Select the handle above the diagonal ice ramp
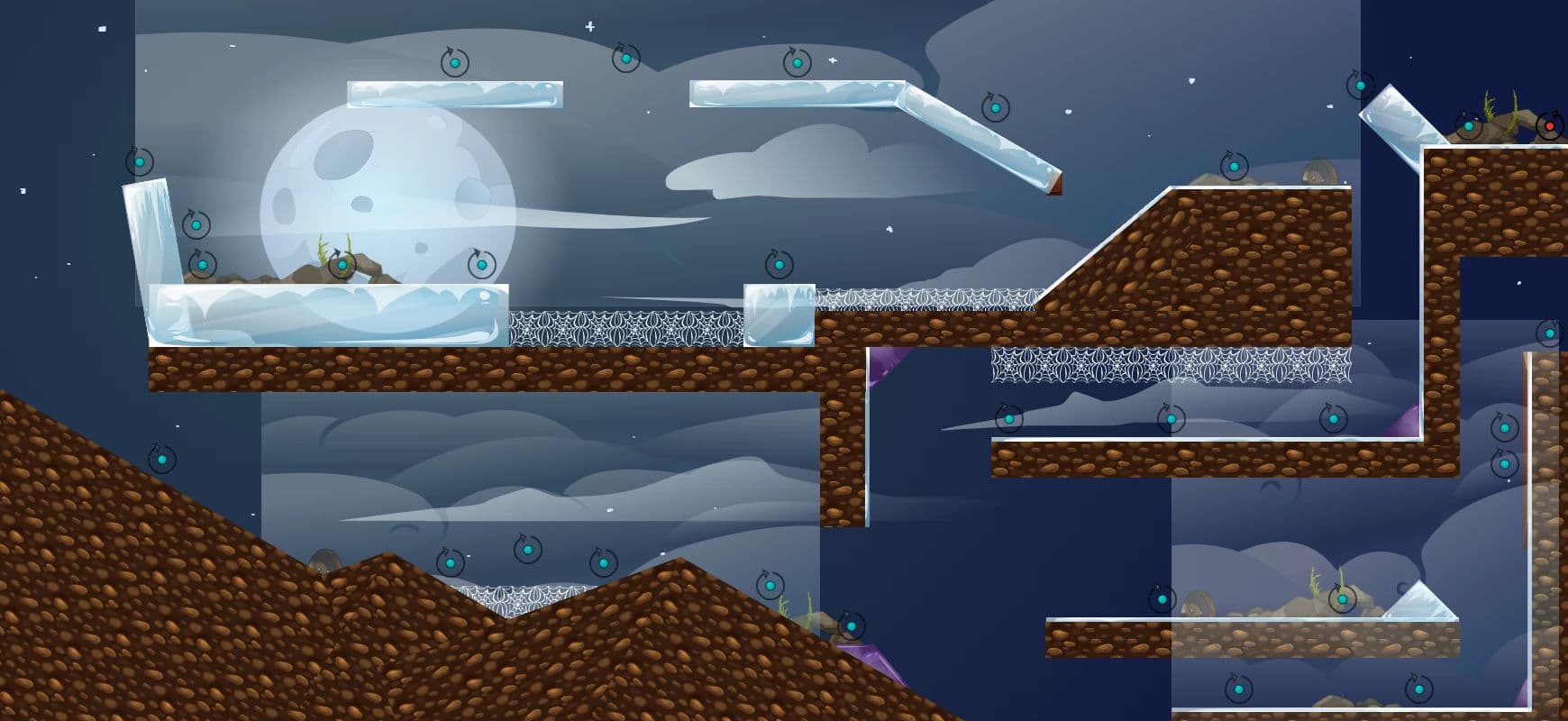The width and height of the screenshot is (1568, 721). [x=995, y=108]
